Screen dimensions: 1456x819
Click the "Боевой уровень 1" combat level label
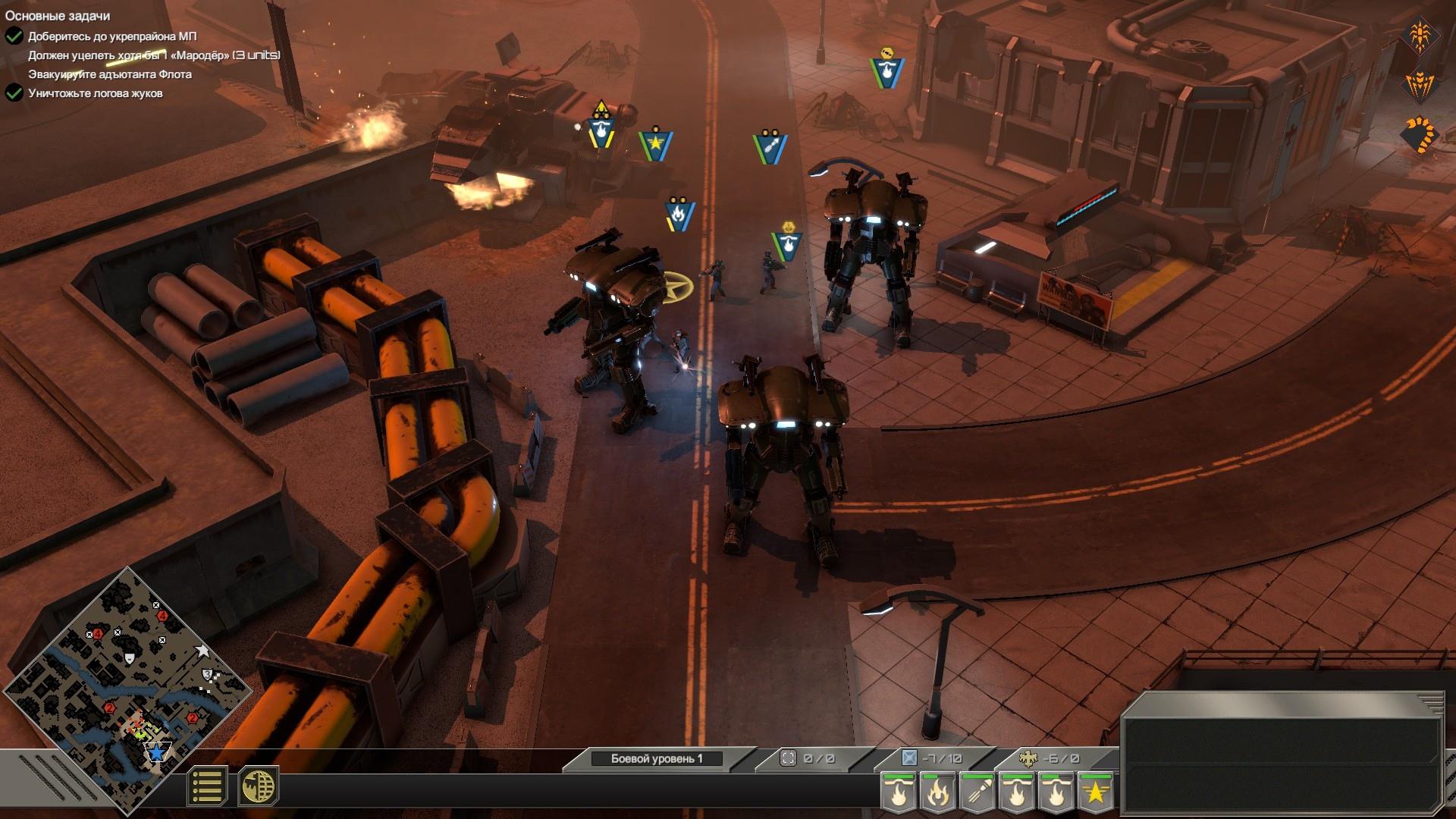(657, 758)
